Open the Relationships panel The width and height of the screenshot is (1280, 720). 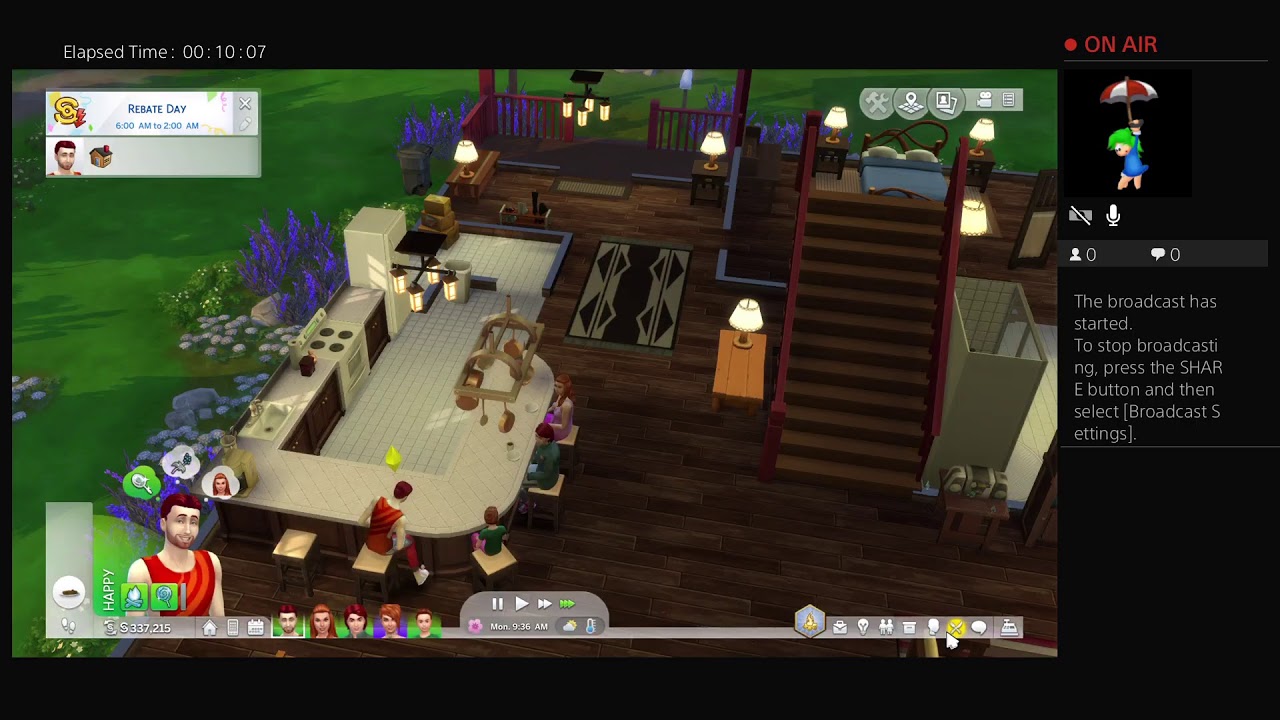point(886,627)
